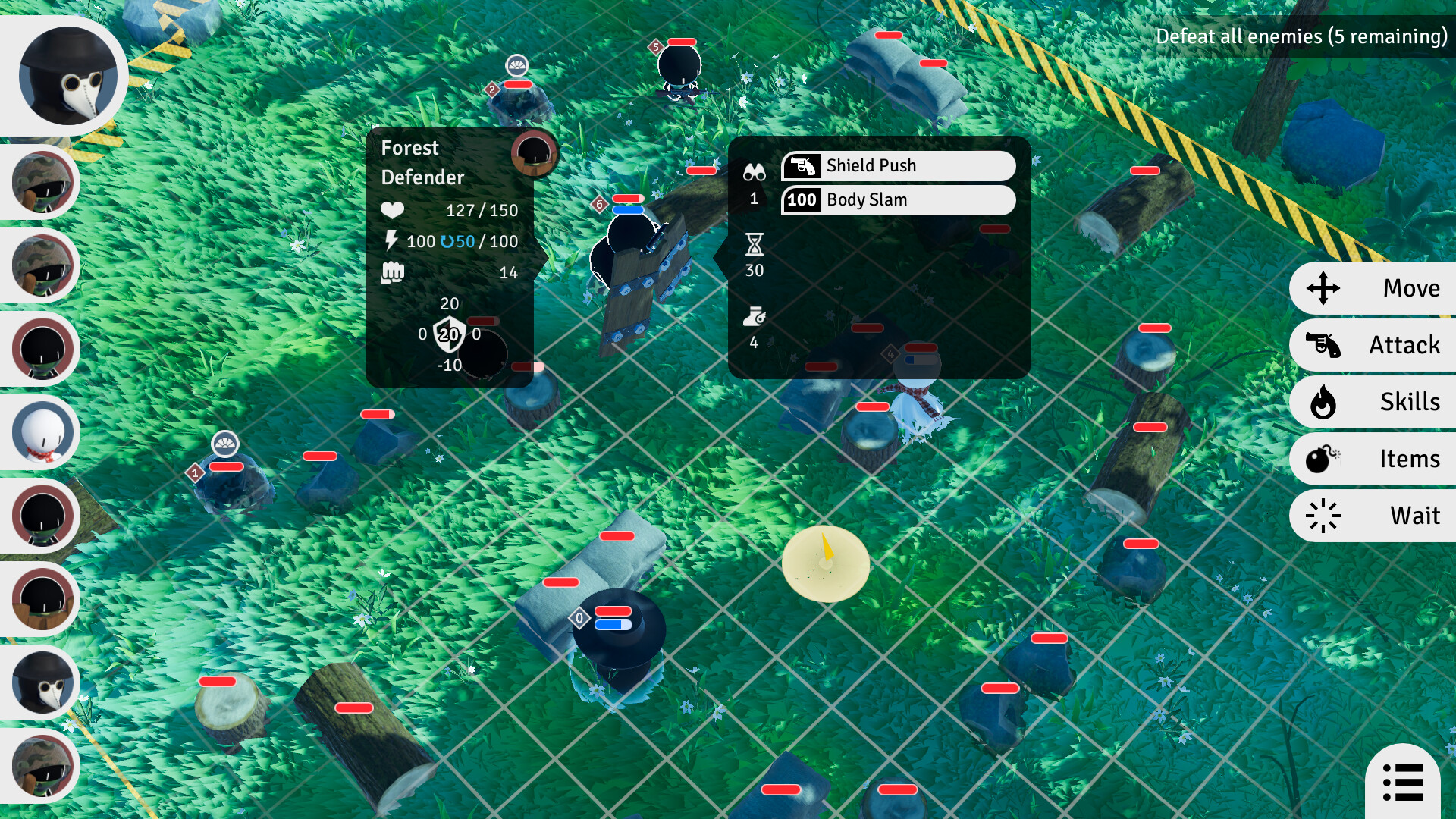
Task: Click the orange slice status icon above left enemy
Action: (224, 441)
